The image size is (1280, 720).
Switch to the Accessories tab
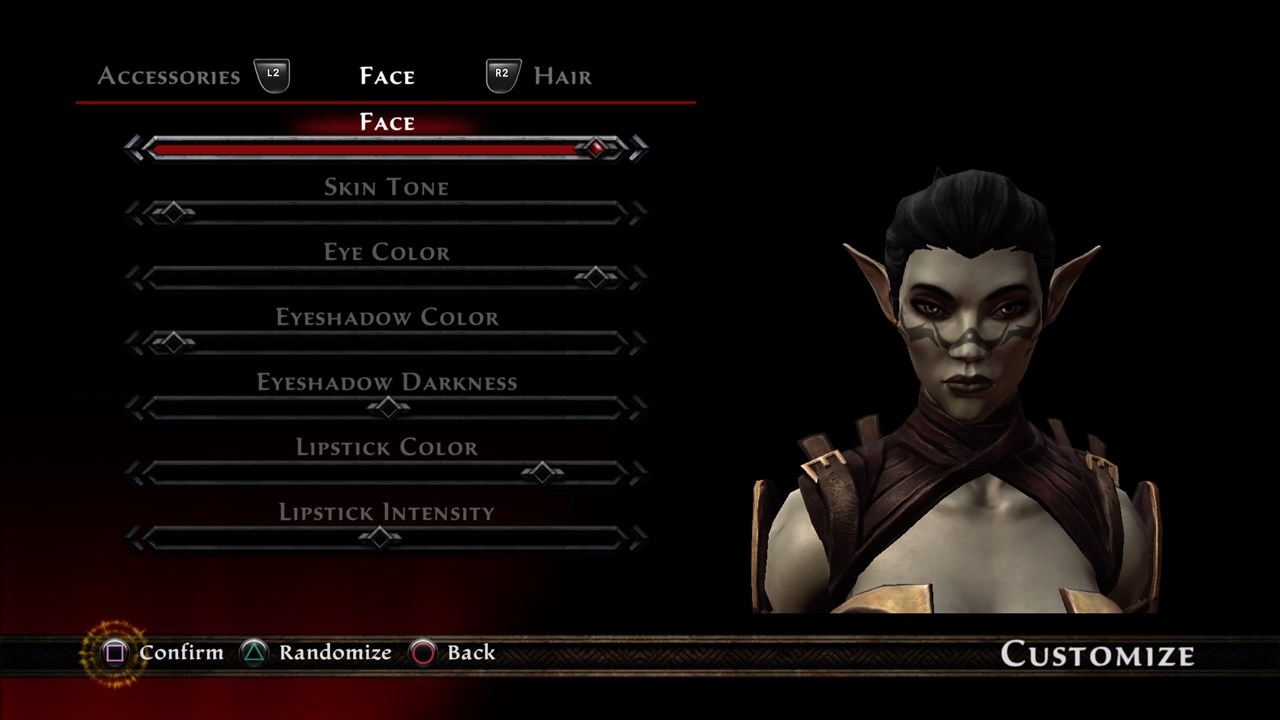pyautogui.click(x=169, y=77)
